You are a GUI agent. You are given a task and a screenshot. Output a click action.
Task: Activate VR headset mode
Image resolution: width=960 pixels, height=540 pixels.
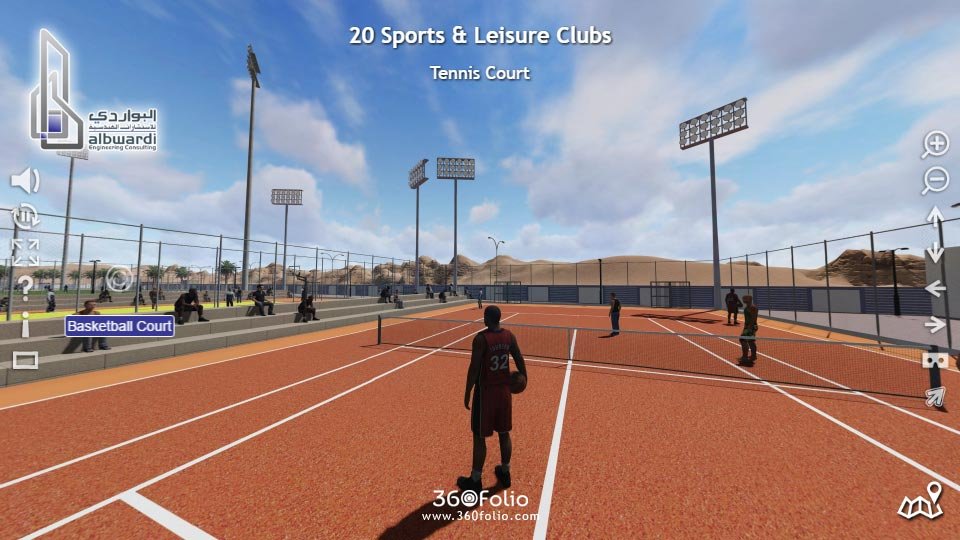[x=935, y=360]
